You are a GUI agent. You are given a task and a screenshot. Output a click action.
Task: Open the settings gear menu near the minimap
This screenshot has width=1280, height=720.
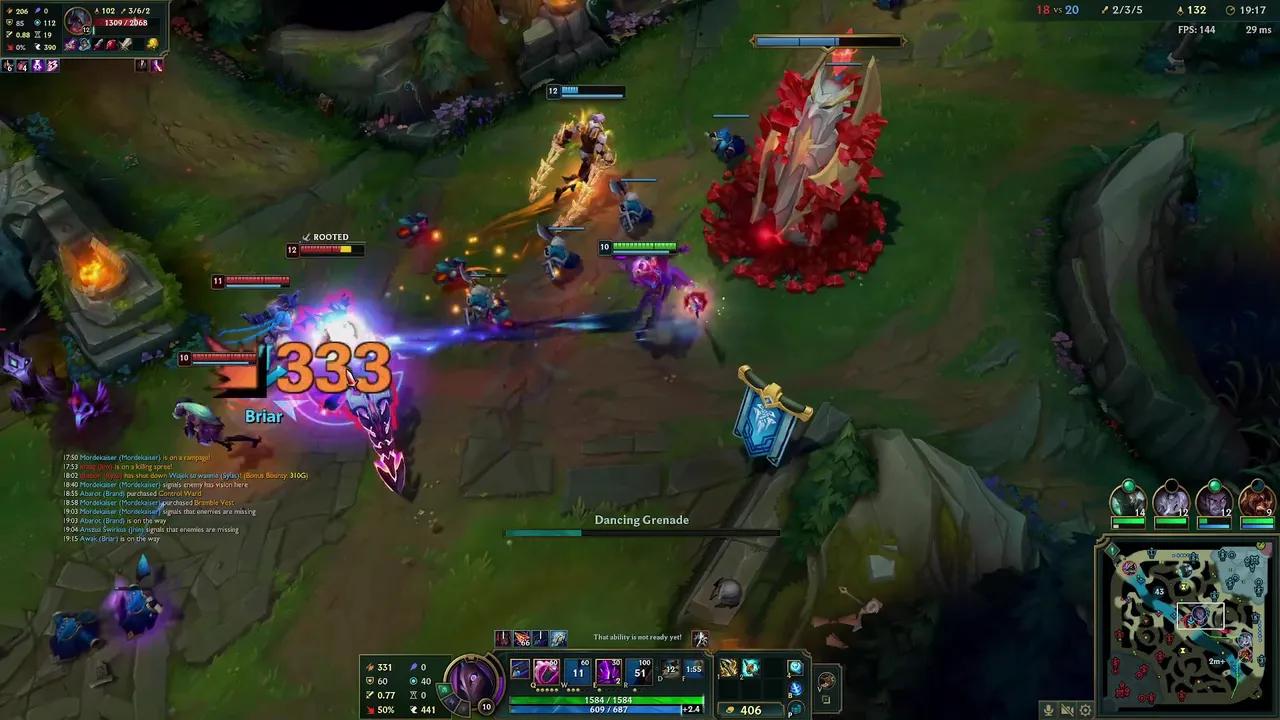point(1085,710)
